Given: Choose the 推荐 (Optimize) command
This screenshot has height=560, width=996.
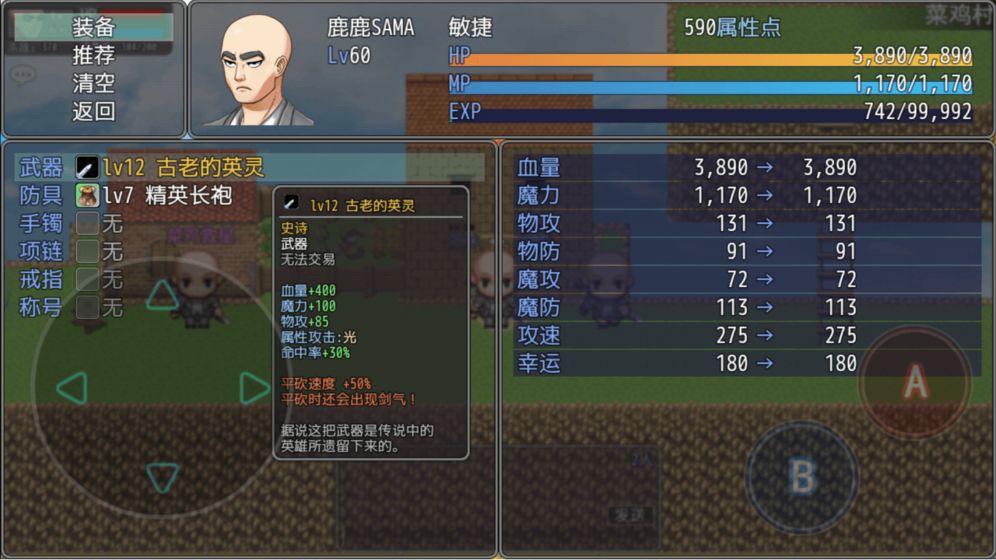Looking at the screenshot, I should [94, 55].
